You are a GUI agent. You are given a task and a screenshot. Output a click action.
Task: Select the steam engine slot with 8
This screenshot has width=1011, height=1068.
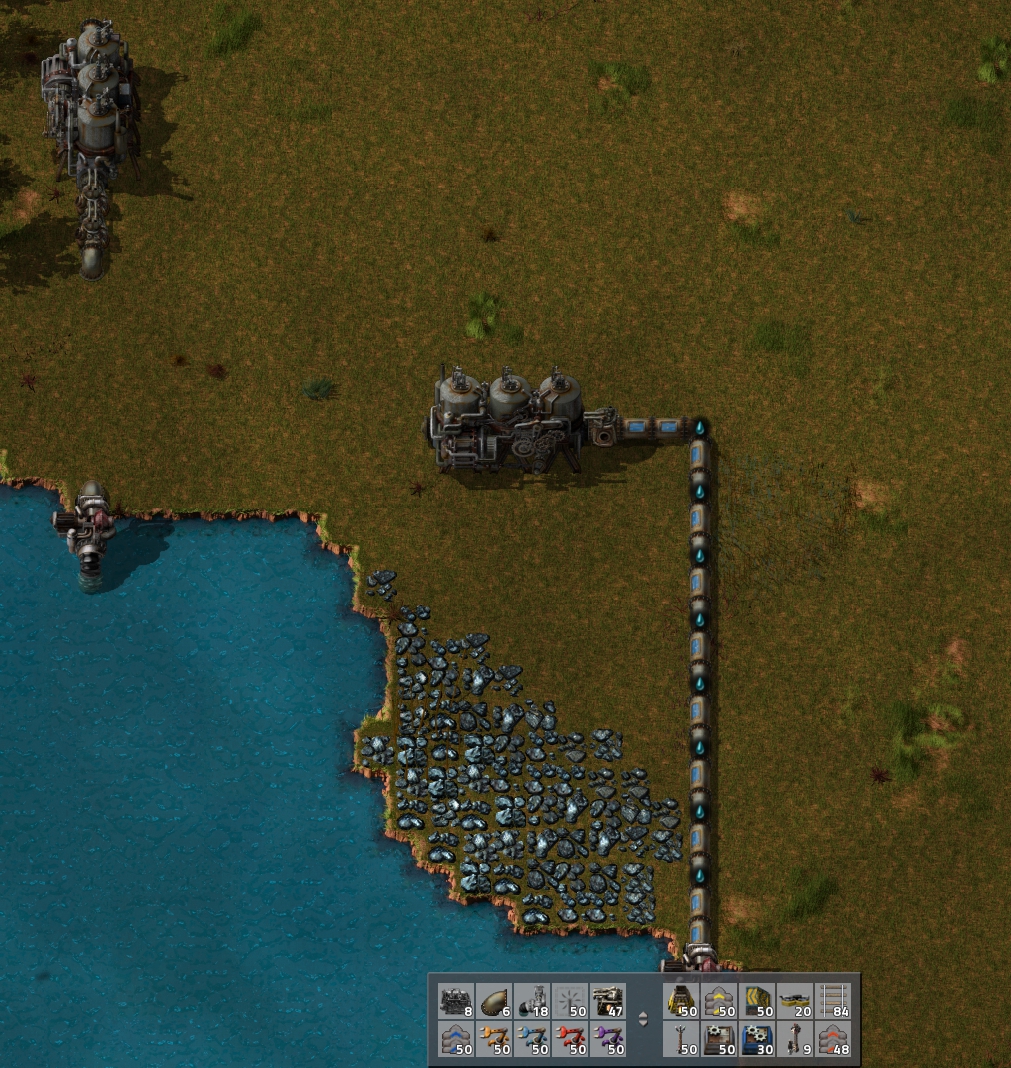coord(456,1000)
